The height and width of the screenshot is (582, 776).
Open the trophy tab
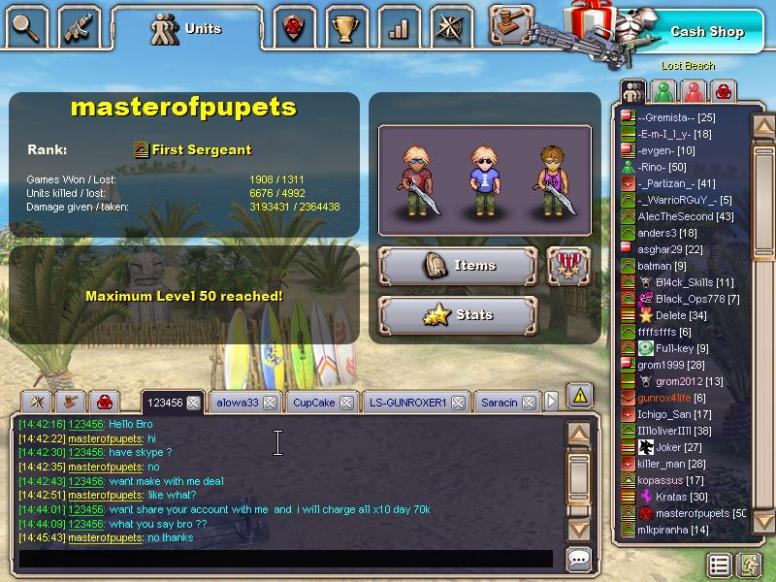(346, 28)
